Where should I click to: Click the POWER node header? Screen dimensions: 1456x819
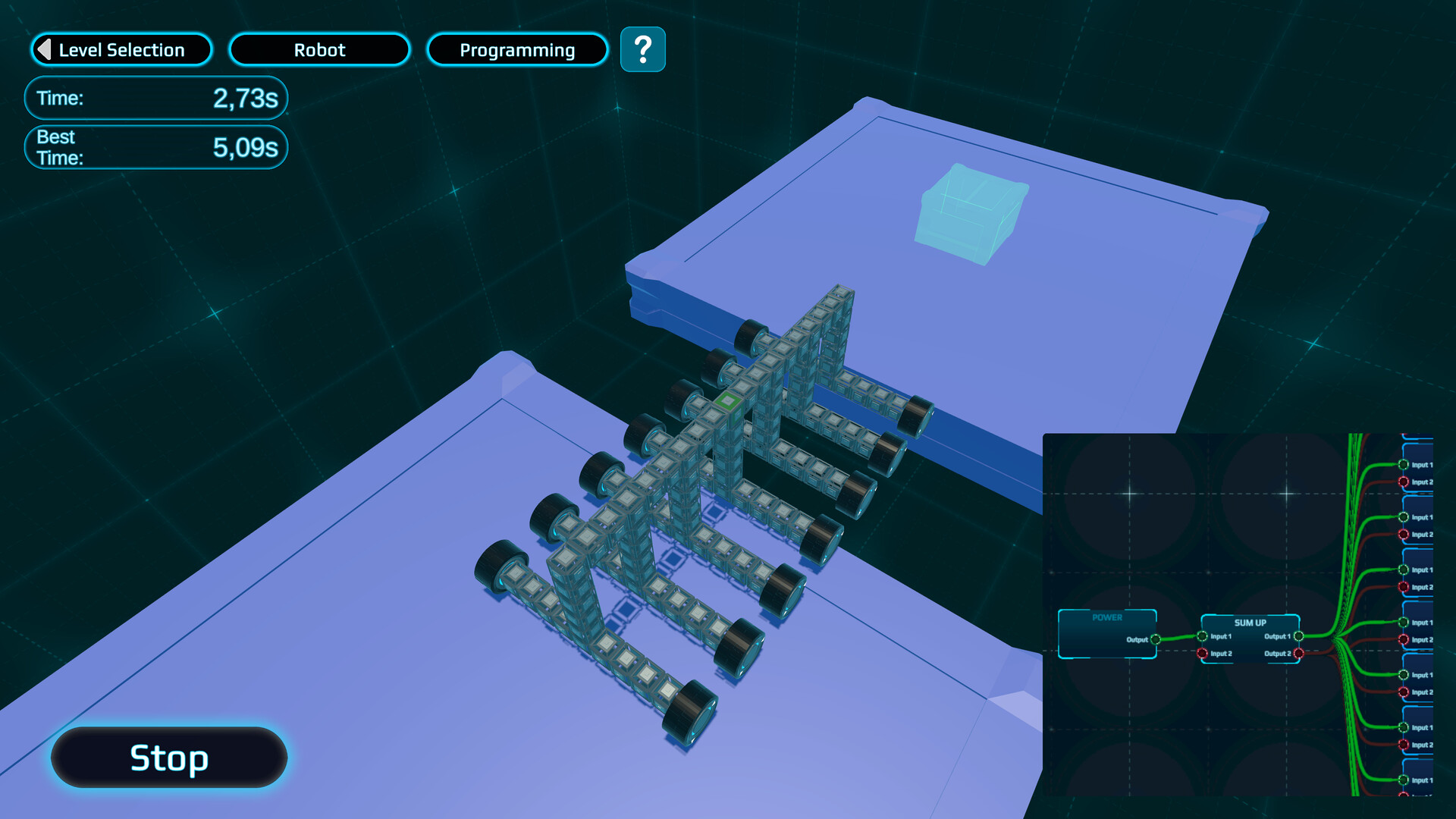pos(1107,617)
